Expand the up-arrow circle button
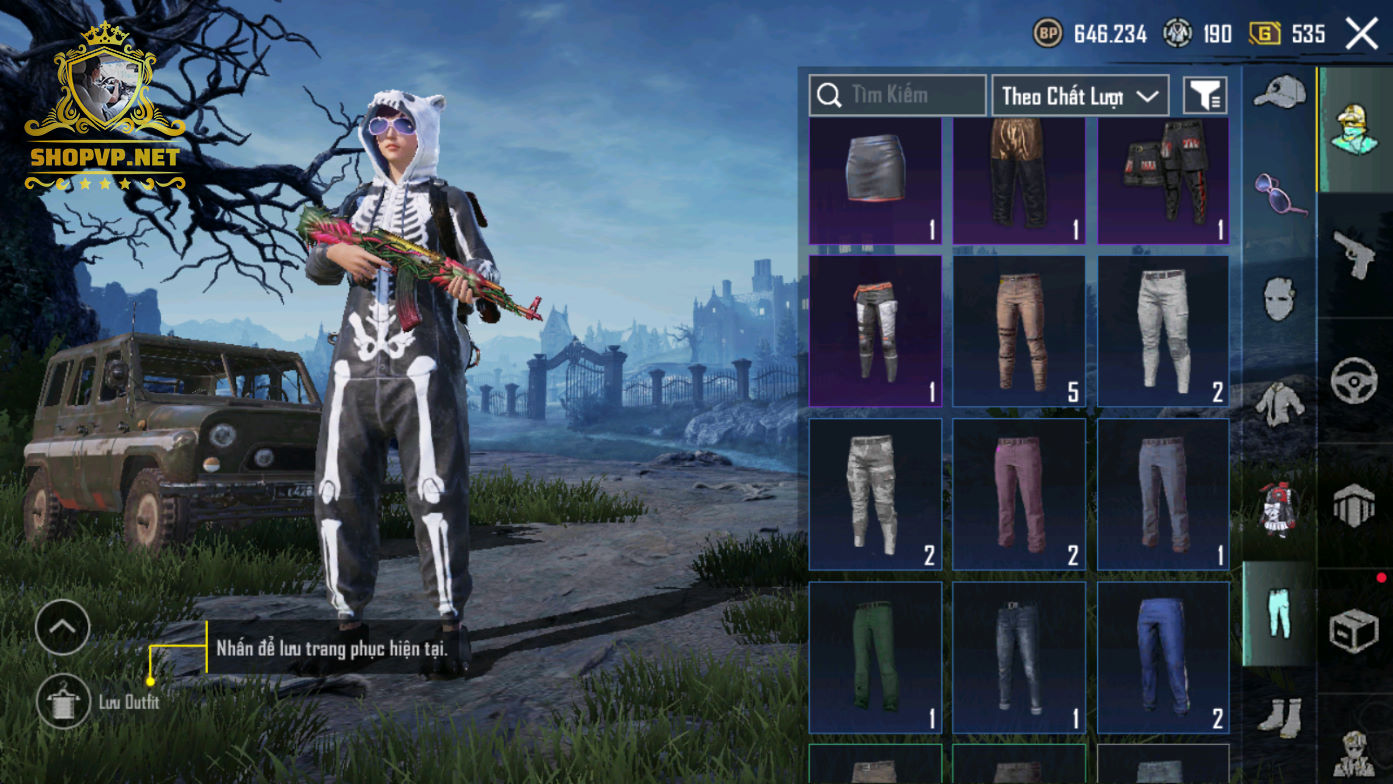This screenshot has height=784, width=1393. pos(62,627)
